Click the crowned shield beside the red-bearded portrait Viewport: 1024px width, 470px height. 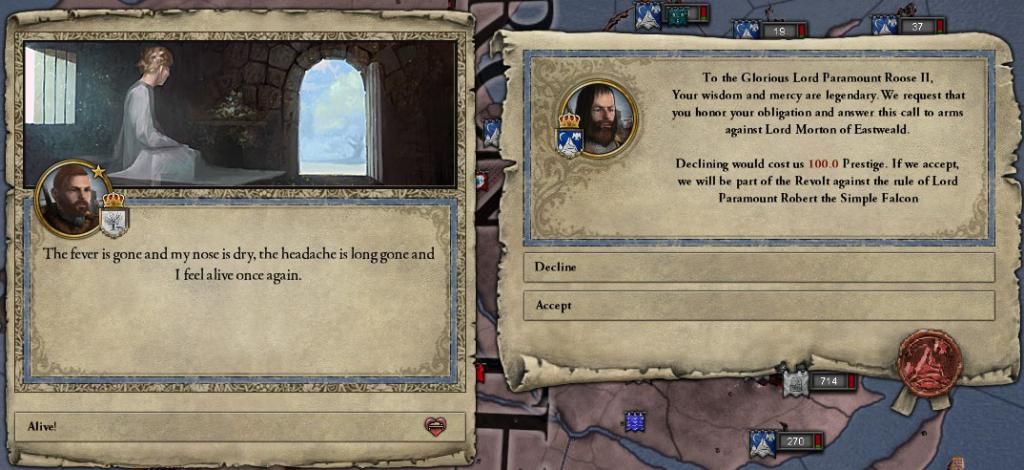click(114, 214)
